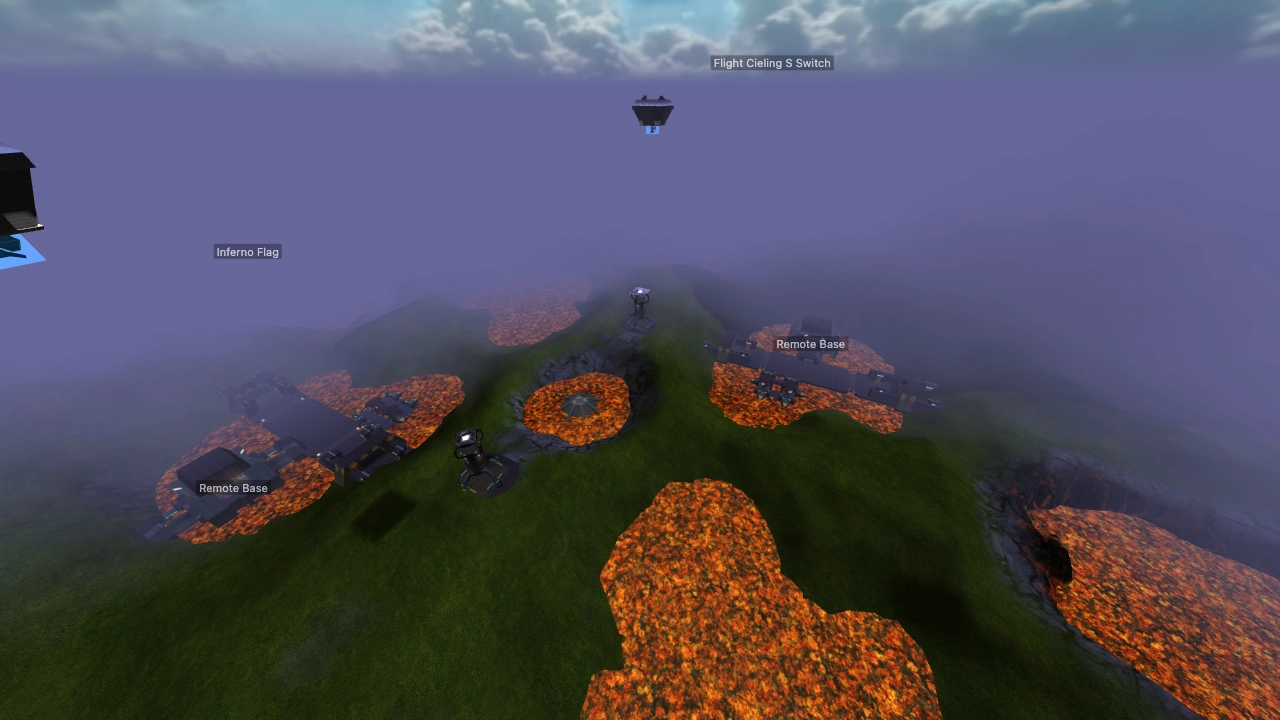Viewport: 1280px width, 720px height.
Task: Click the blue teleporter pad under the floating platform
Action: pyautogui.click(x=653, y=129)
